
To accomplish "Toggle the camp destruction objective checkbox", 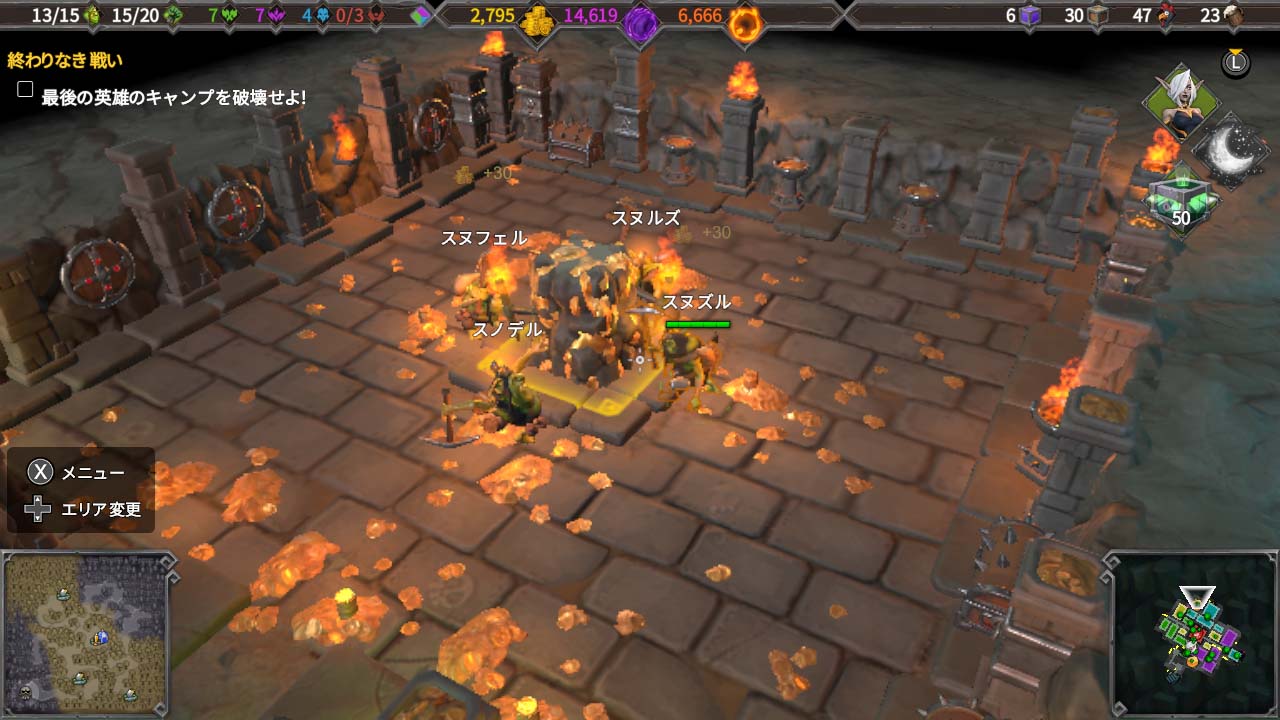I will pos(26,90).
